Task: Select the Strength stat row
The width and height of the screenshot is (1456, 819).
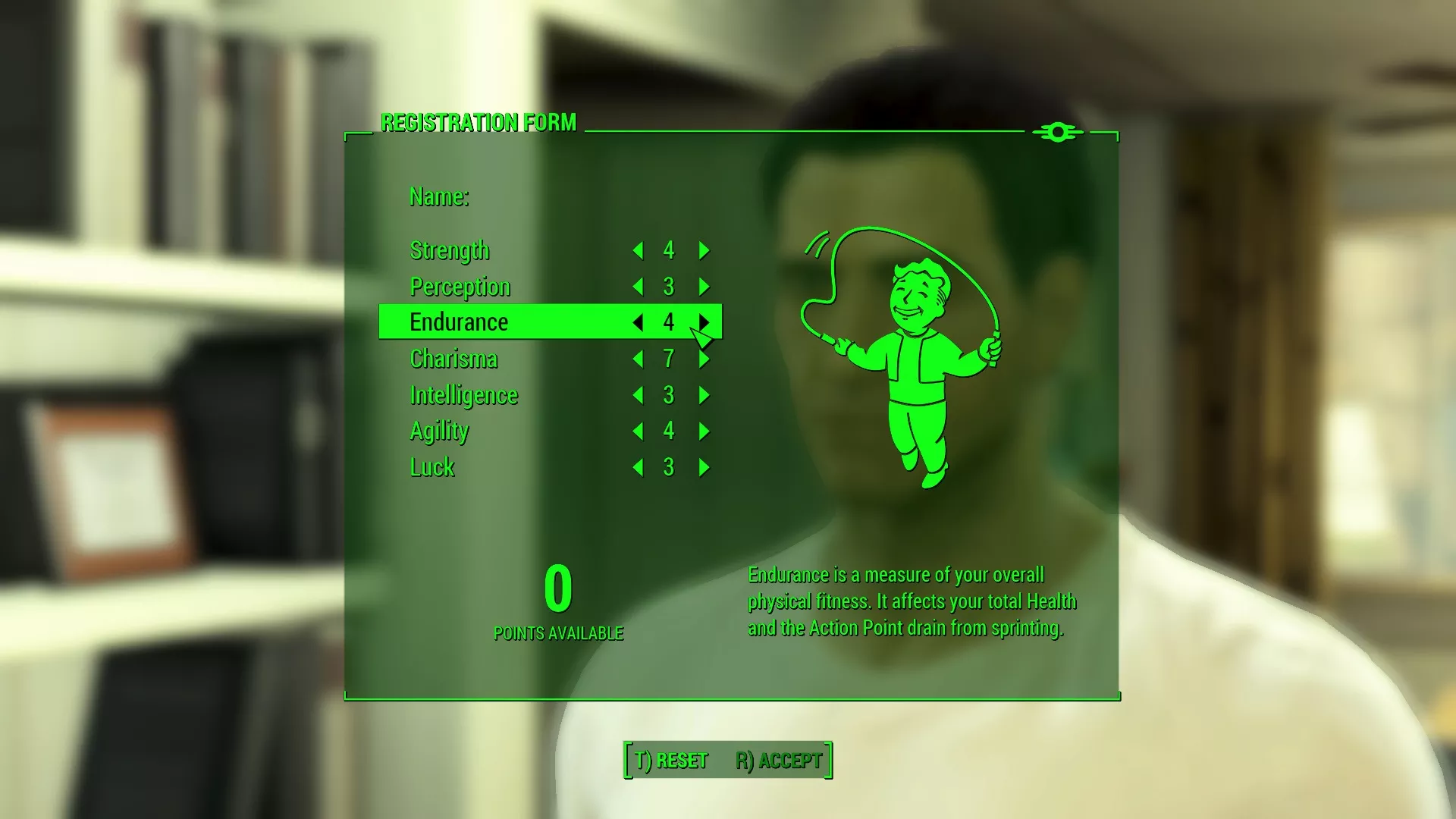Action: click(450, 250)
